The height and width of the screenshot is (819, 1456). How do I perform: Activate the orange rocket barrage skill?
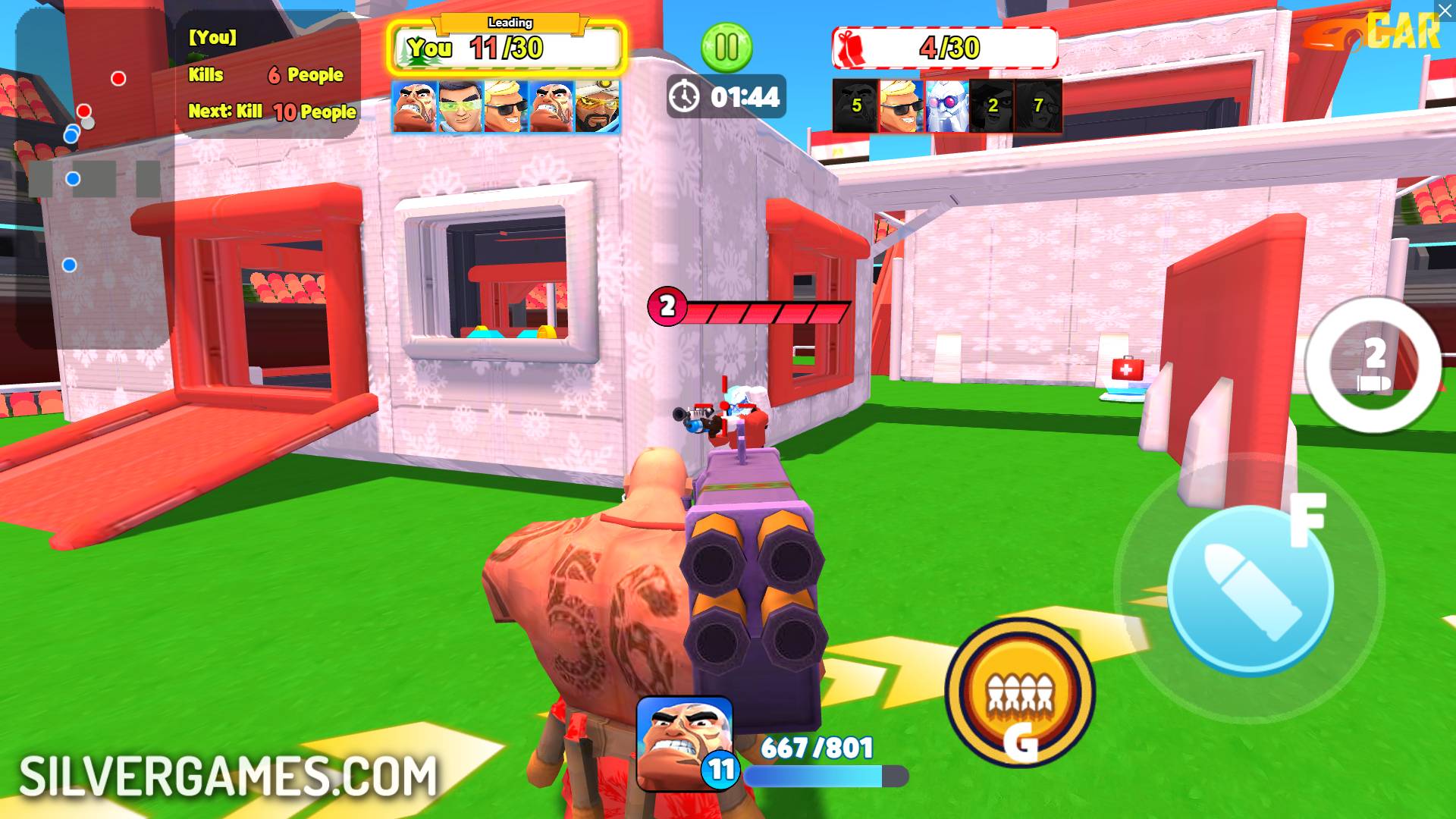(x=1020, y=693)
